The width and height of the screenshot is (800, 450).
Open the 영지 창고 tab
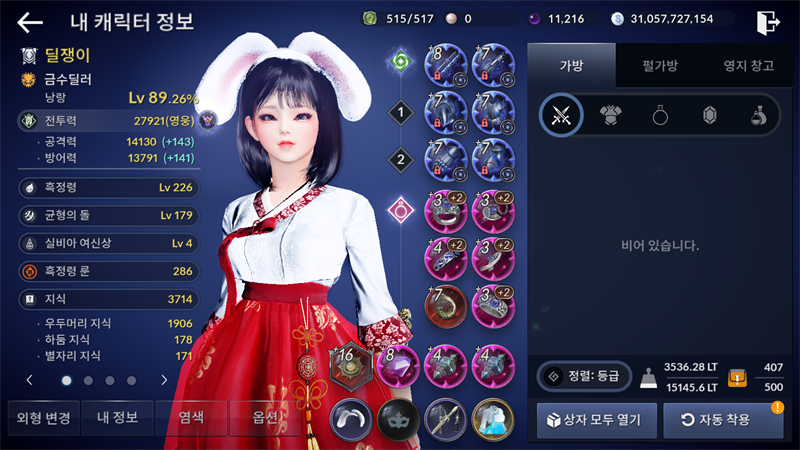coord(749,67)
